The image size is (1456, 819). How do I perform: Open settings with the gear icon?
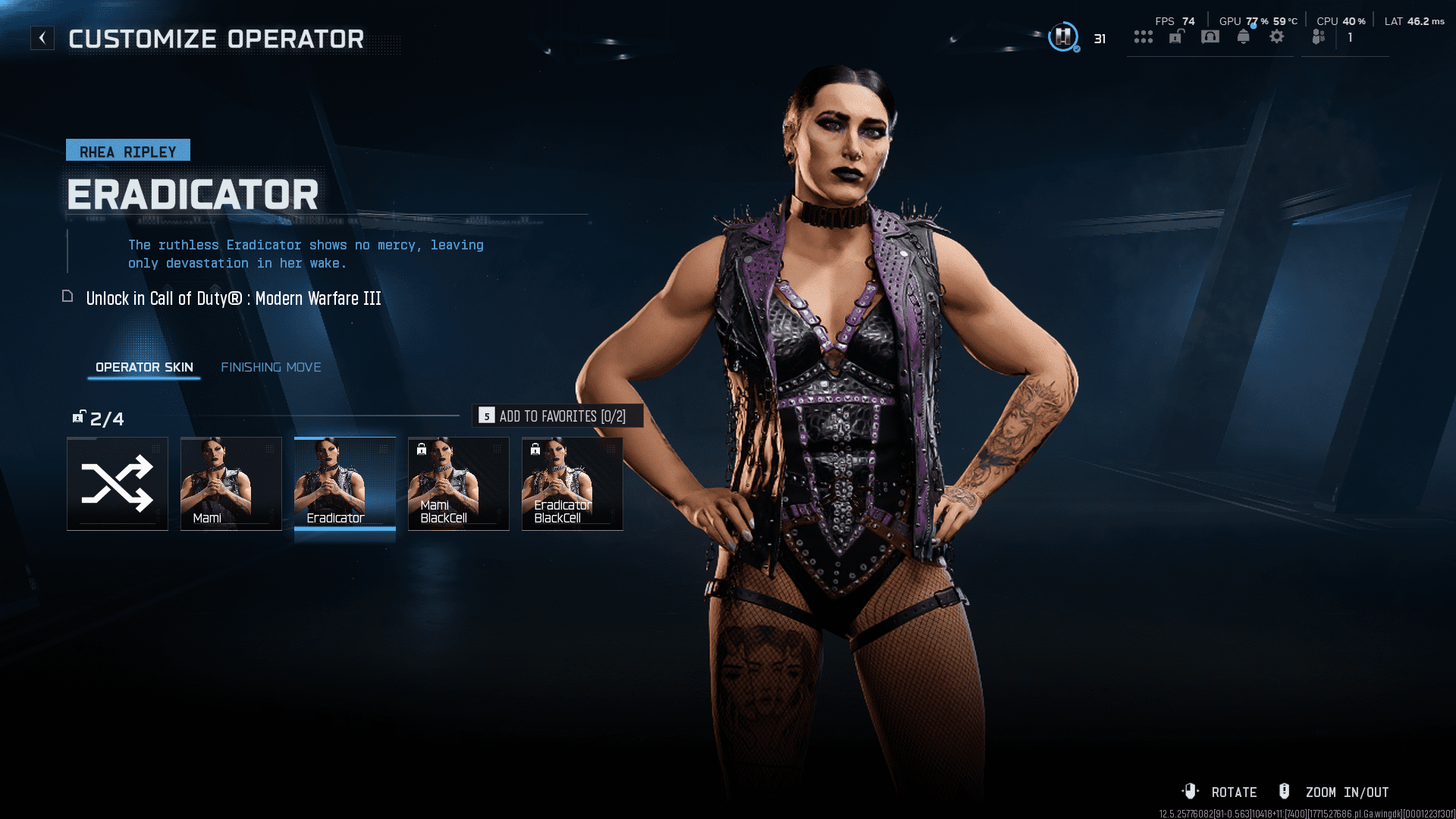click(1277, 37)
